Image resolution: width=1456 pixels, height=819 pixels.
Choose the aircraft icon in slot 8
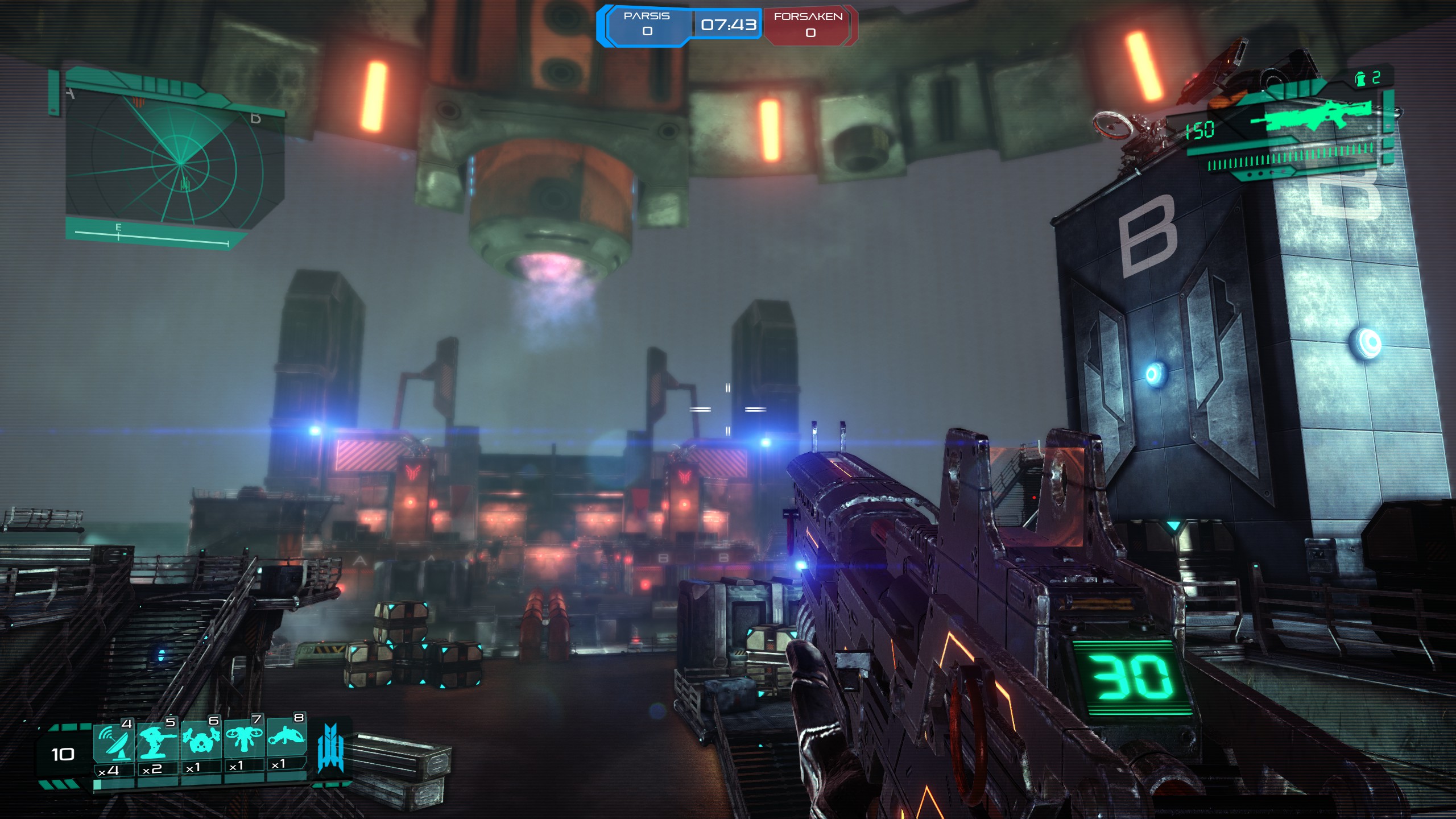pyautogui.click(x=286, y=737)
